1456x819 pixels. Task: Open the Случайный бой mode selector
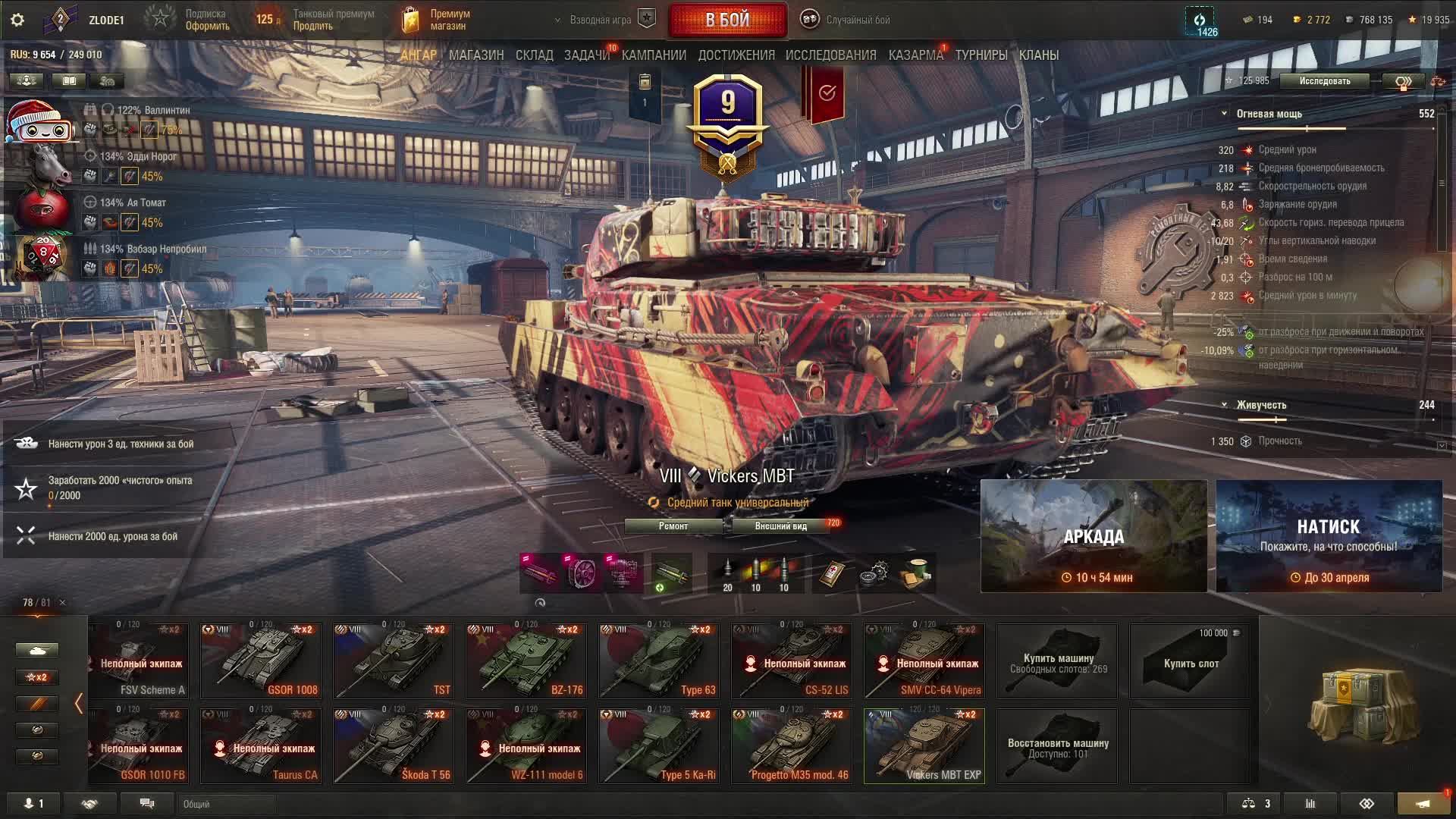(x=846, y=20)
